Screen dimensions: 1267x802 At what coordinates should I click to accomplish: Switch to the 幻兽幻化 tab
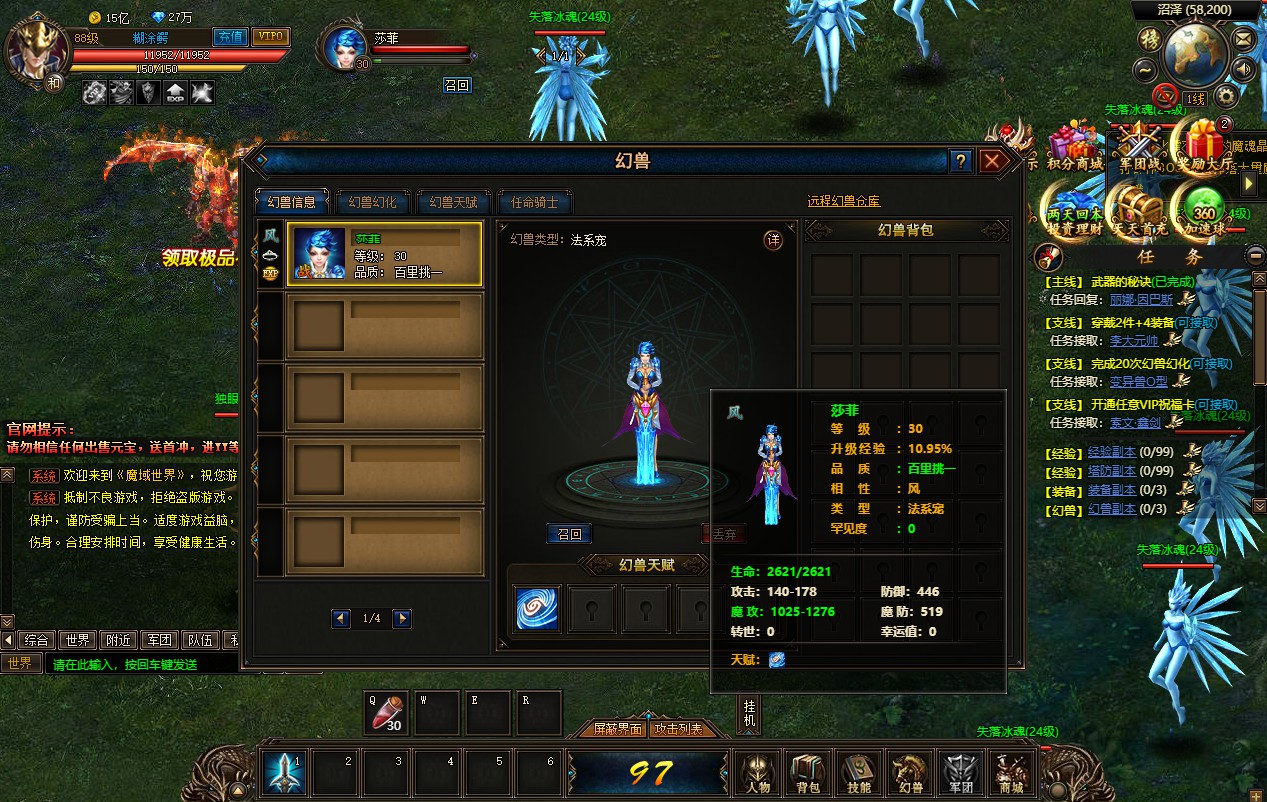(371, 202)
